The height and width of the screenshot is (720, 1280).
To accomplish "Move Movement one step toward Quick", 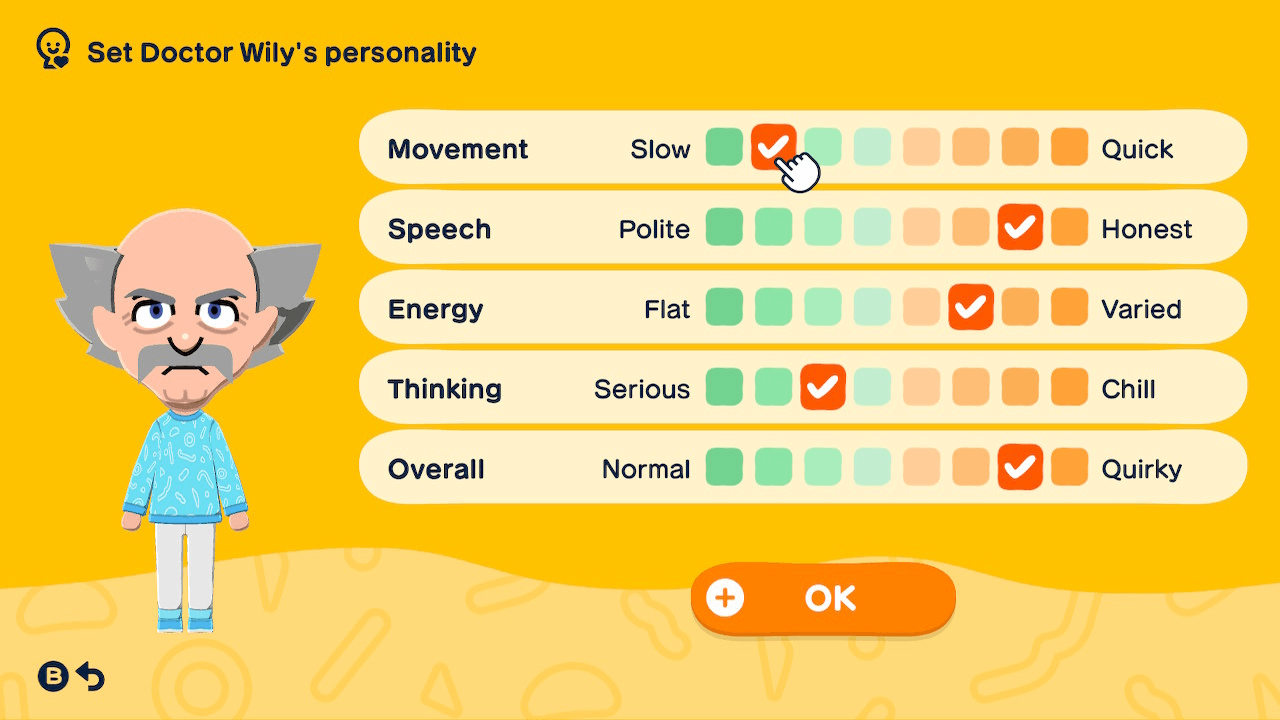I will 823,147.
